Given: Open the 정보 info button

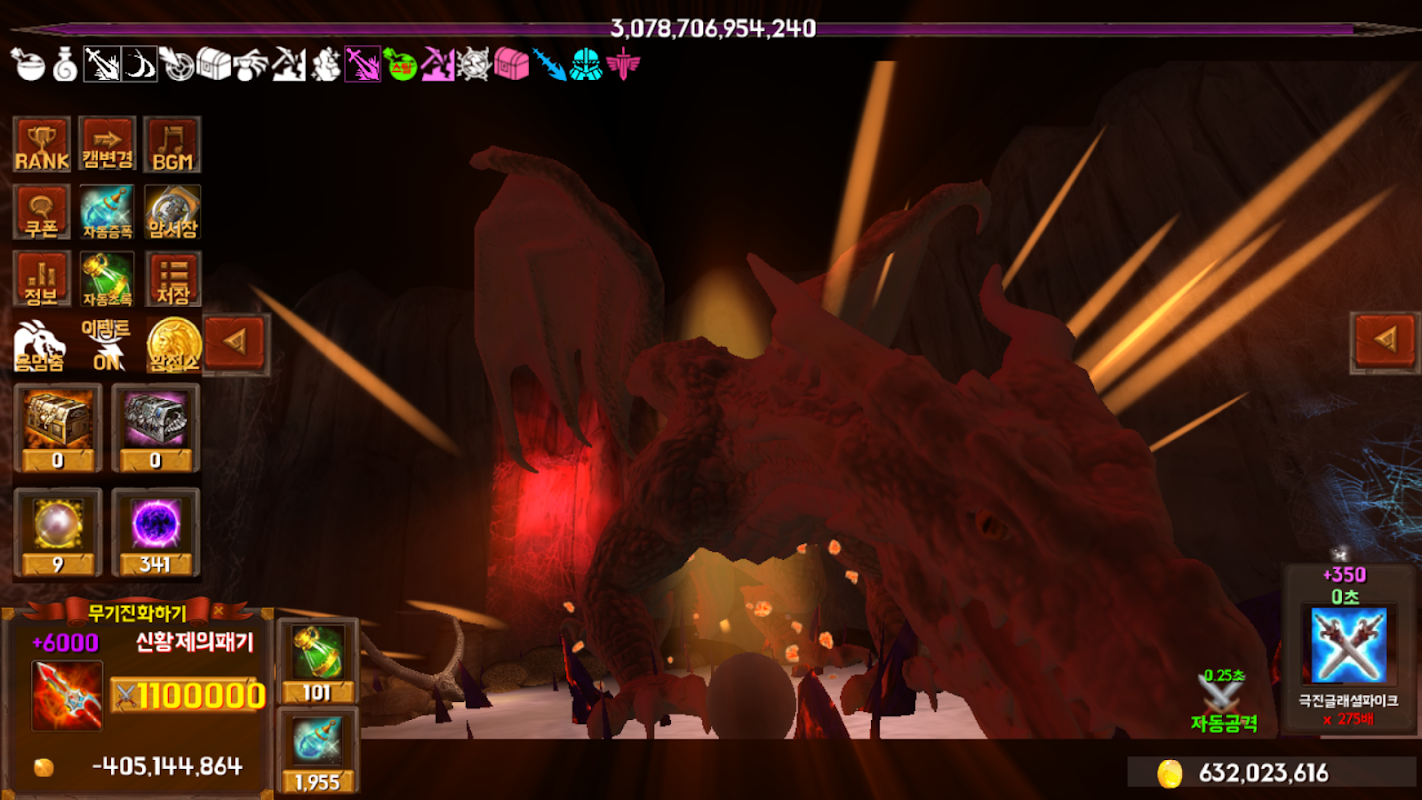Looking at the screenshot, I should 42,279.
